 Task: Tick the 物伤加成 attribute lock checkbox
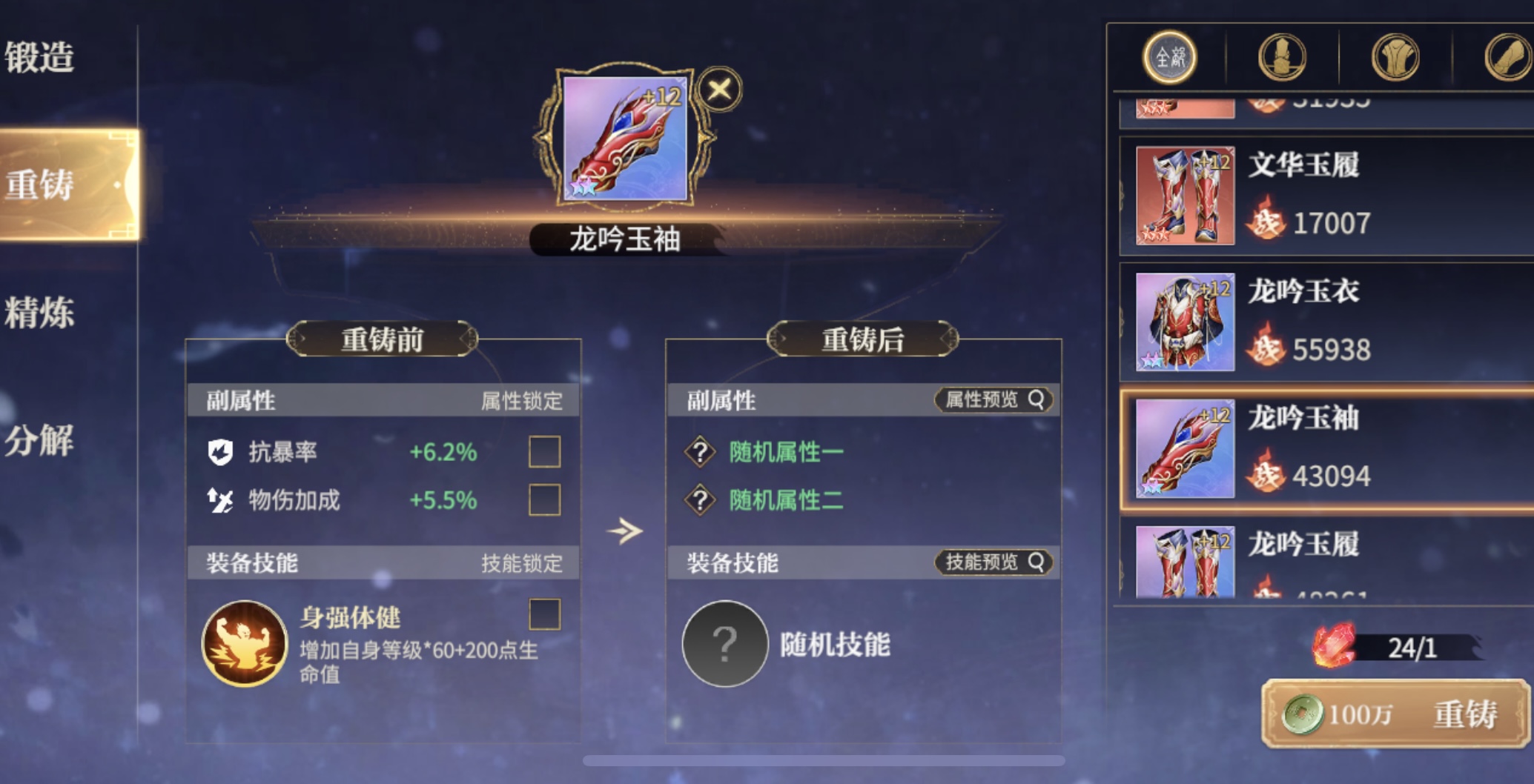(x=544, y=499)
